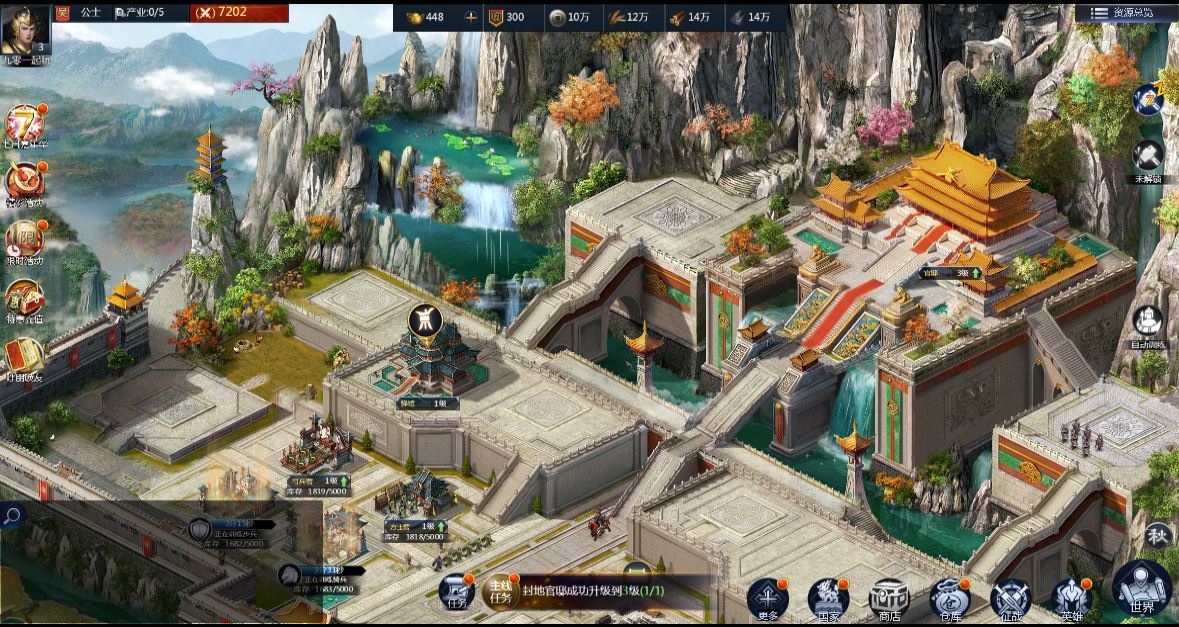This screenshot has height=627, width=1179.
Task: Open the 任务 quest list
Action: click(x=455, y=592)
